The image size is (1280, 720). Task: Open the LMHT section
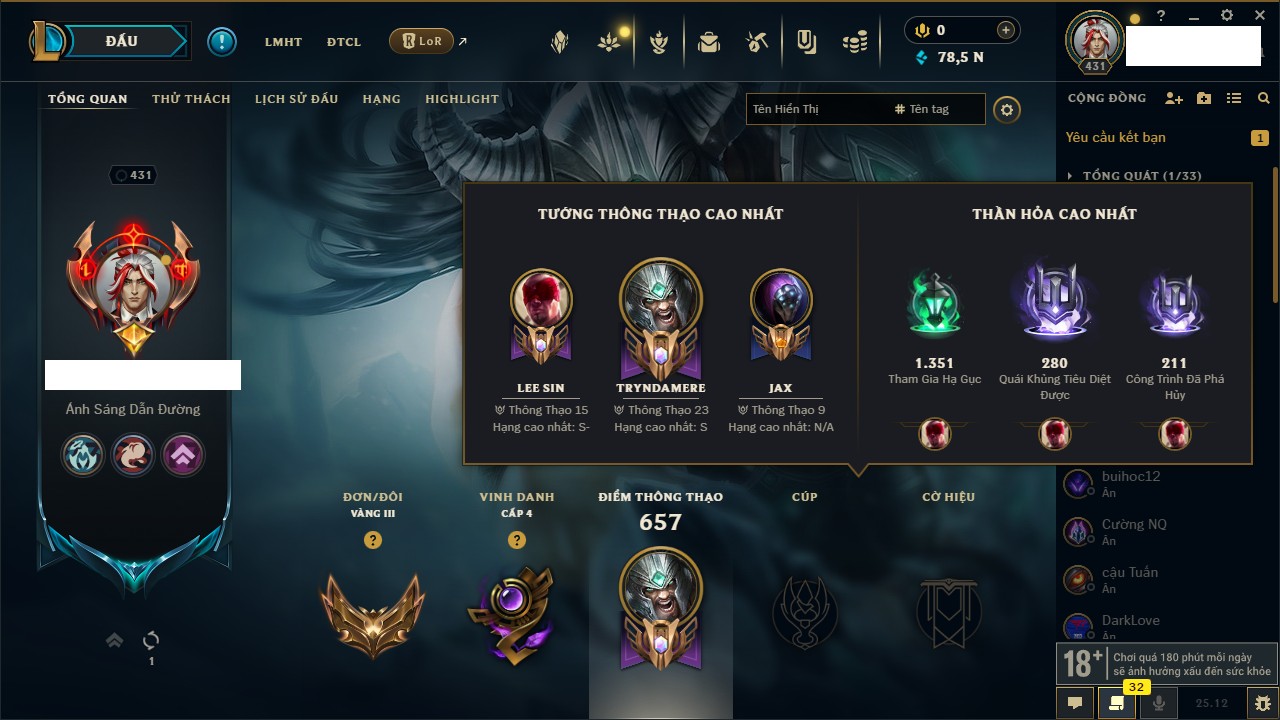[x=283, y=42]
